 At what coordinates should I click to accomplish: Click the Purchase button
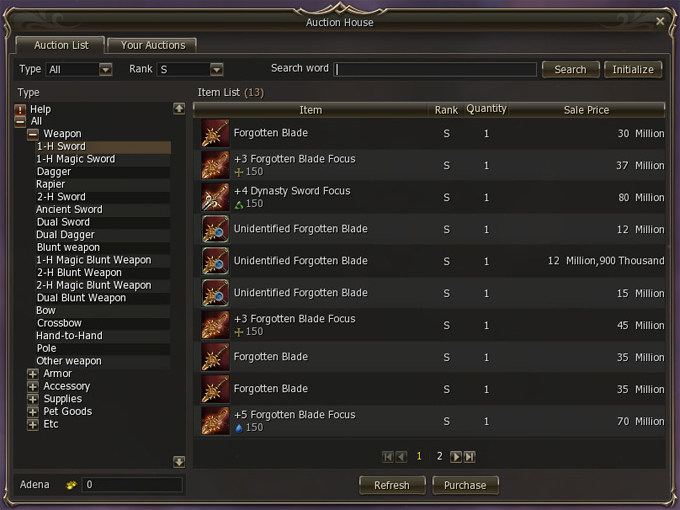(x=465, y=485)
